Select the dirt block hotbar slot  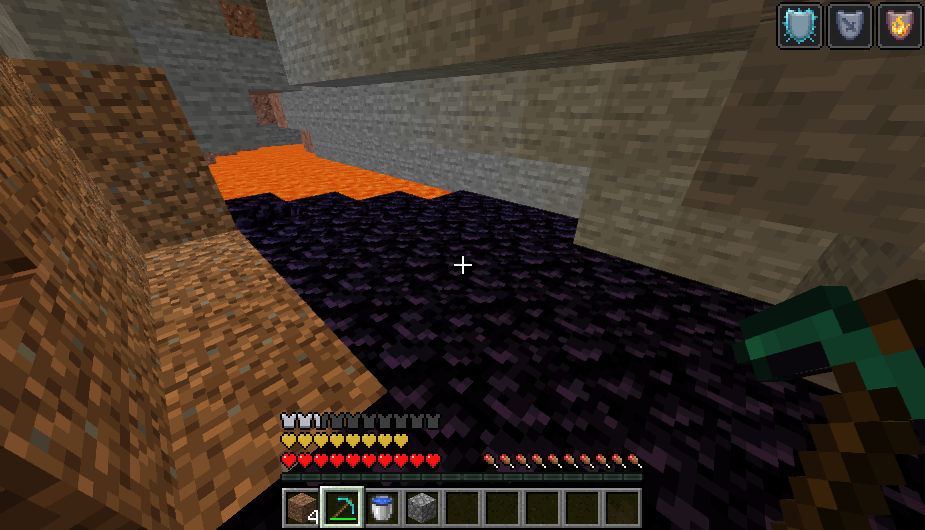[x=300, y=507]
